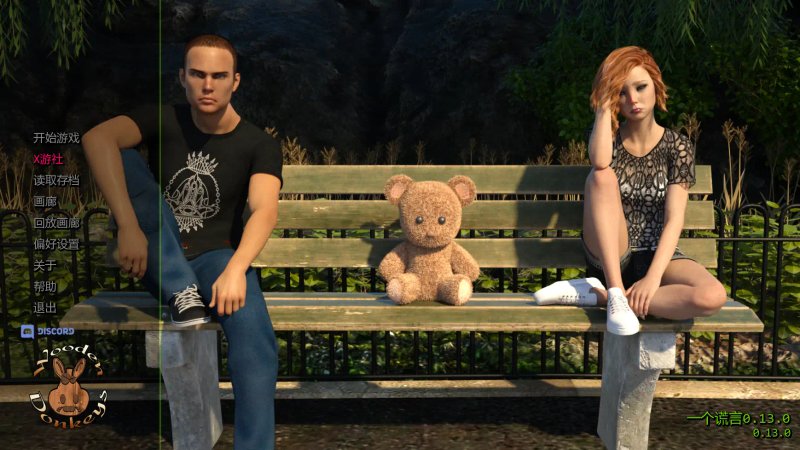The image size is (800, 450).
Task: Open the 偏好设置 preferences
Action: click(56, 244)
